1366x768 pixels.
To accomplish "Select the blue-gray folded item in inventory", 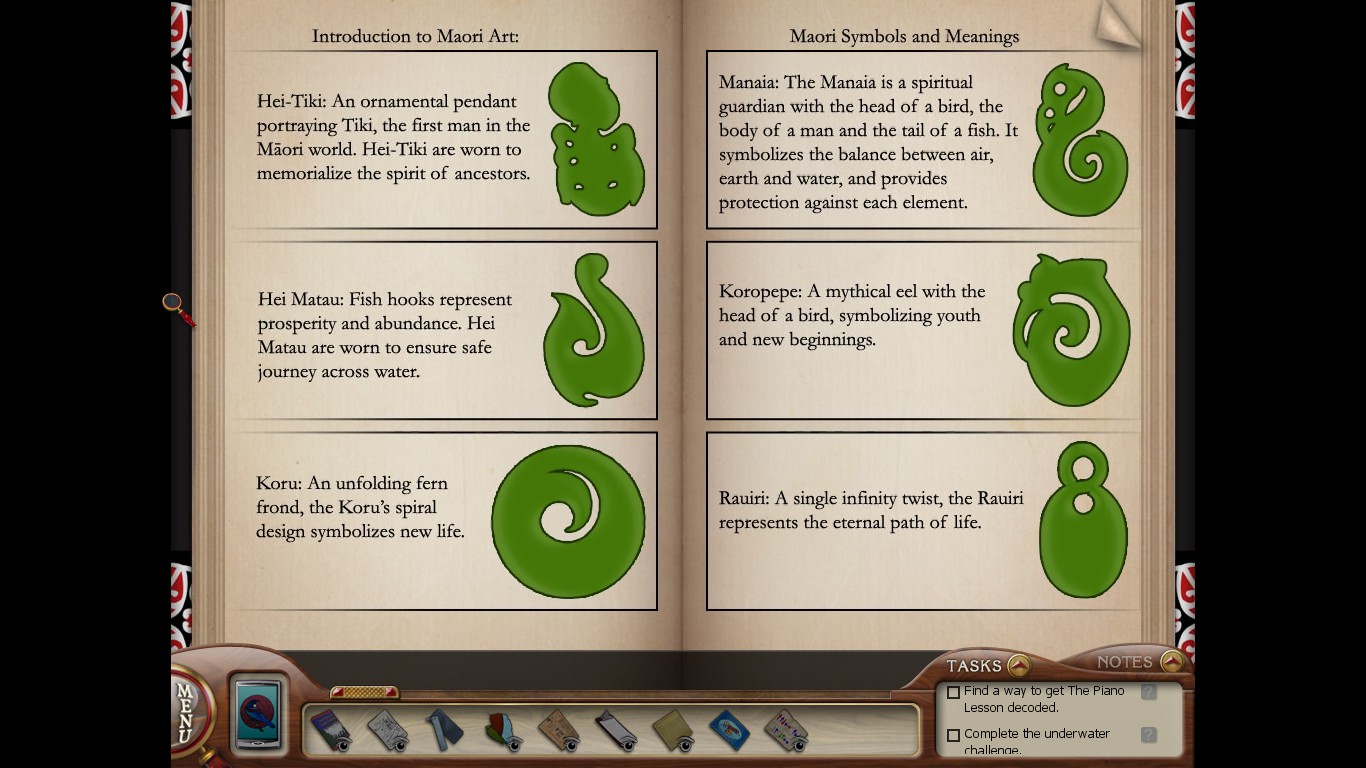I will (x=445, y=730).
